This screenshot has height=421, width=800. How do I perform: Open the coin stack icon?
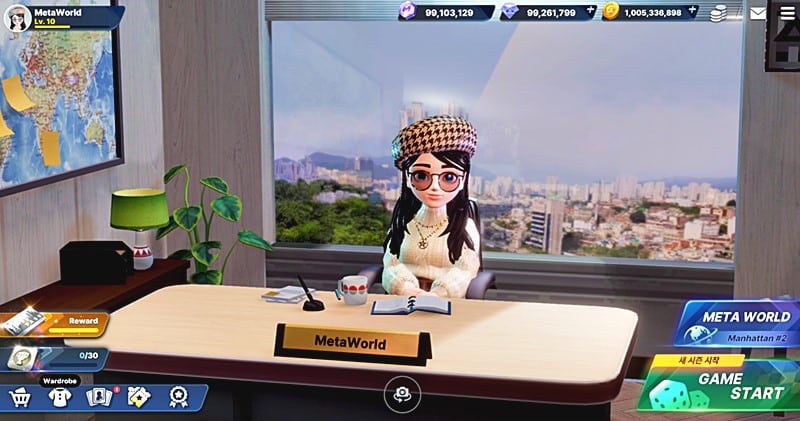pos(718,13)
